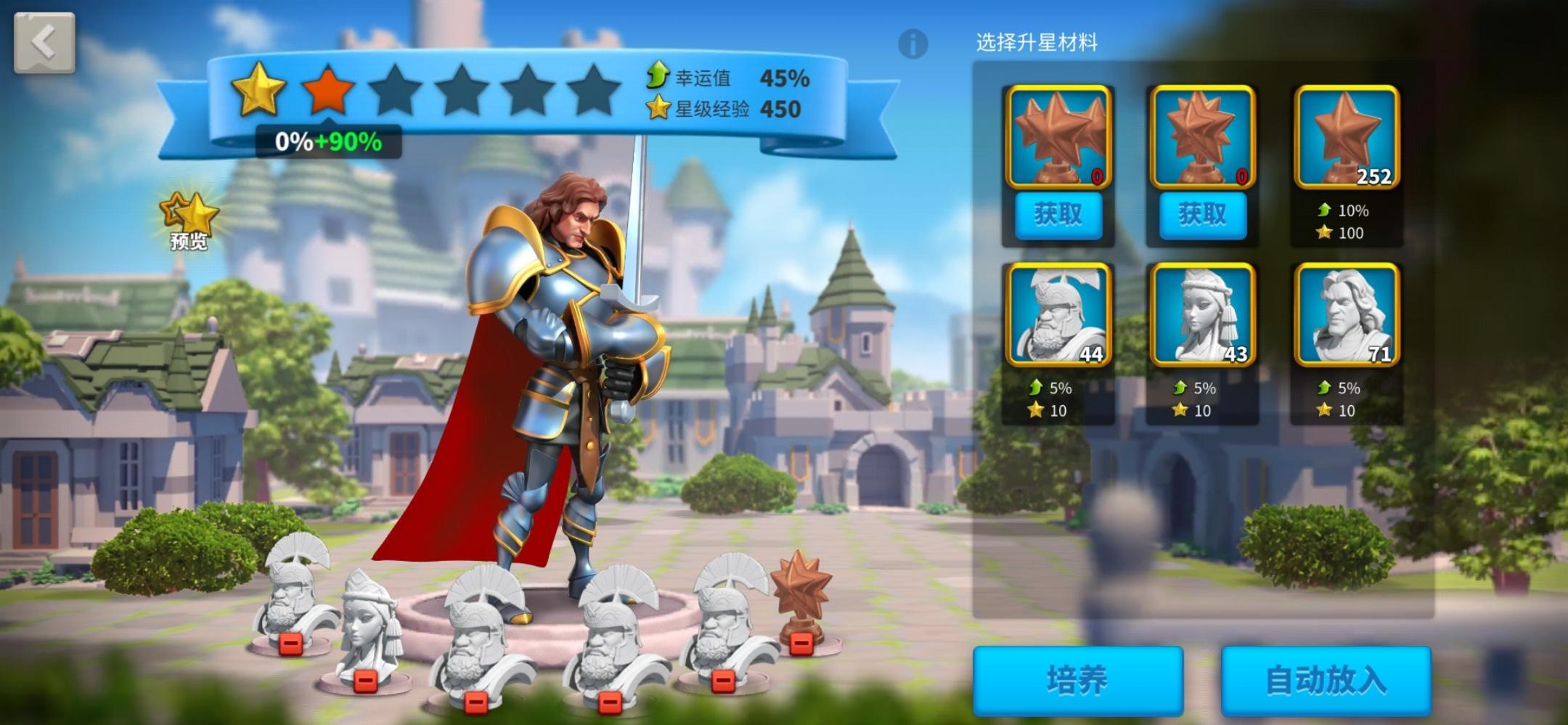The image size is (1568, 725).
Task: Tap the back arrow in the top left
Action: pos(44,42)
